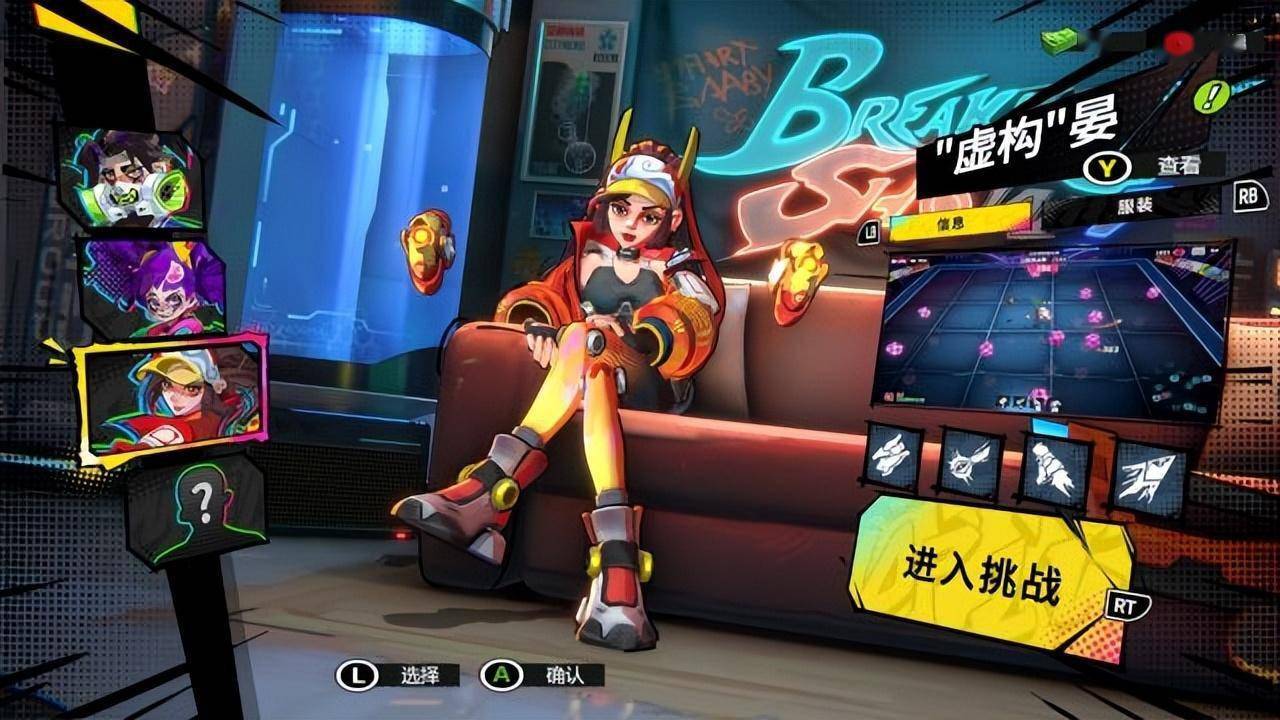
Task: Select the gas-mask character portrait
Action: coord(135,175)
